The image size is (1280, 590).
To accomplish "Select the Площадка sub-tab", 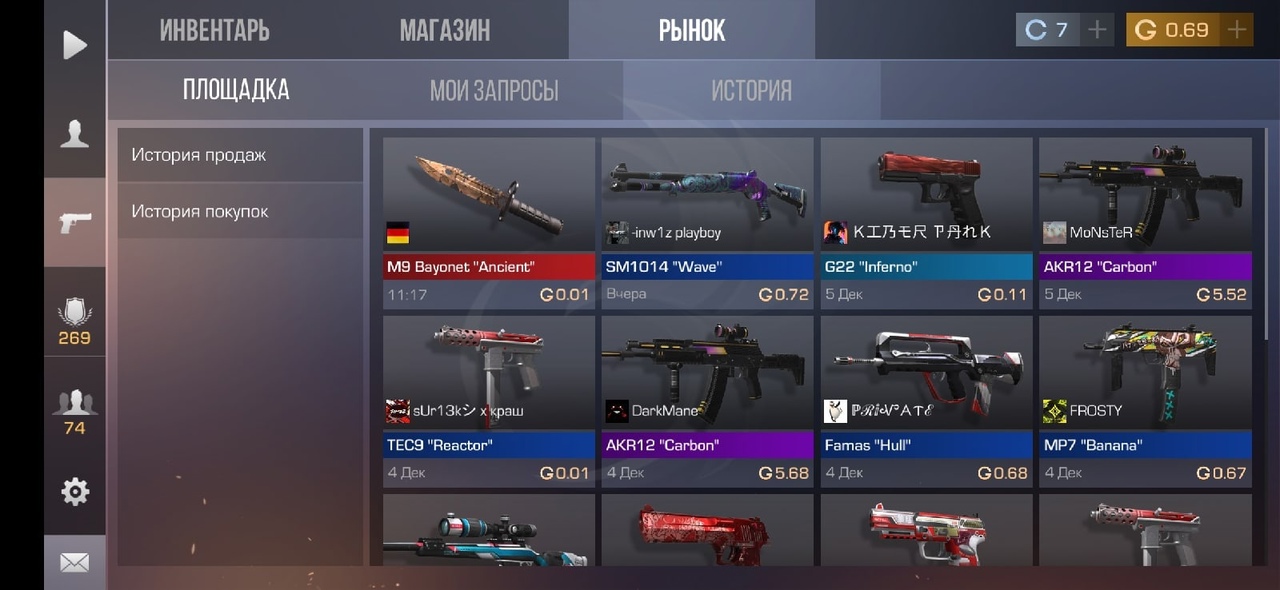I will point(236,90).
